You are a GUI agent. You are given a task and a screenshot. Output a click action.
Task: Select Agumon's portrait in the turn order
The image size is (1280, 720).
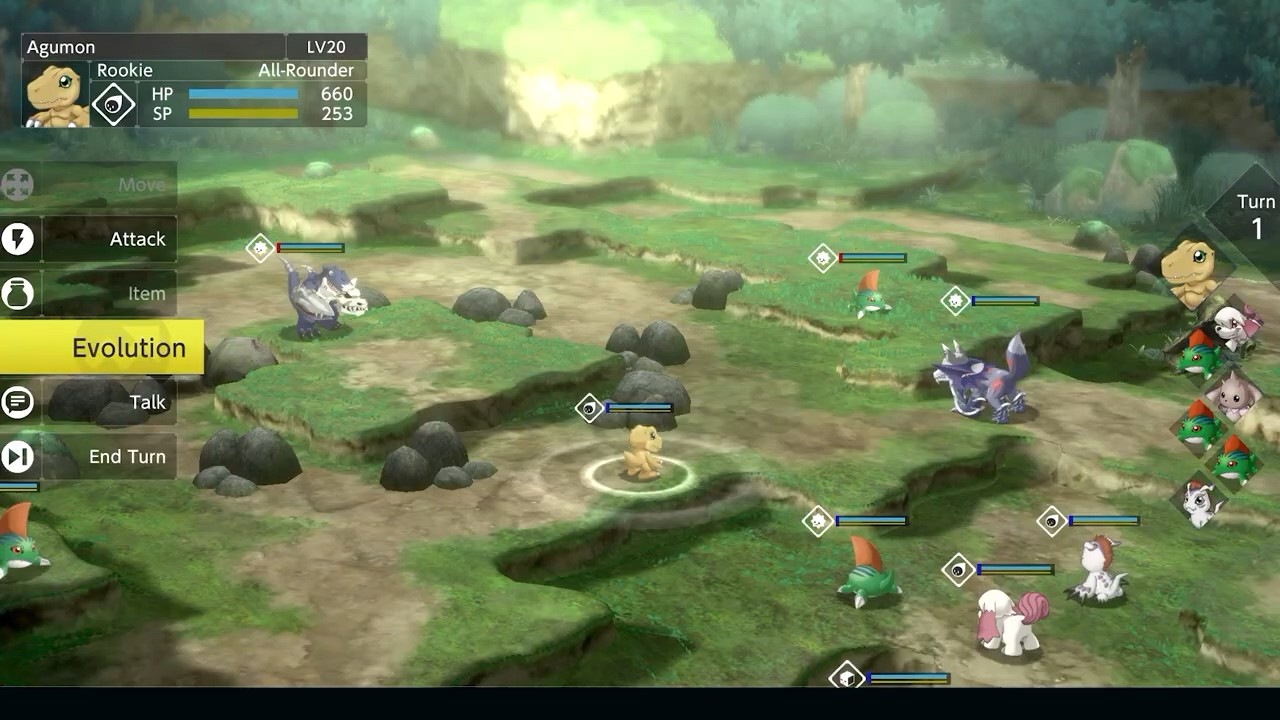(x=1189, y=272)
